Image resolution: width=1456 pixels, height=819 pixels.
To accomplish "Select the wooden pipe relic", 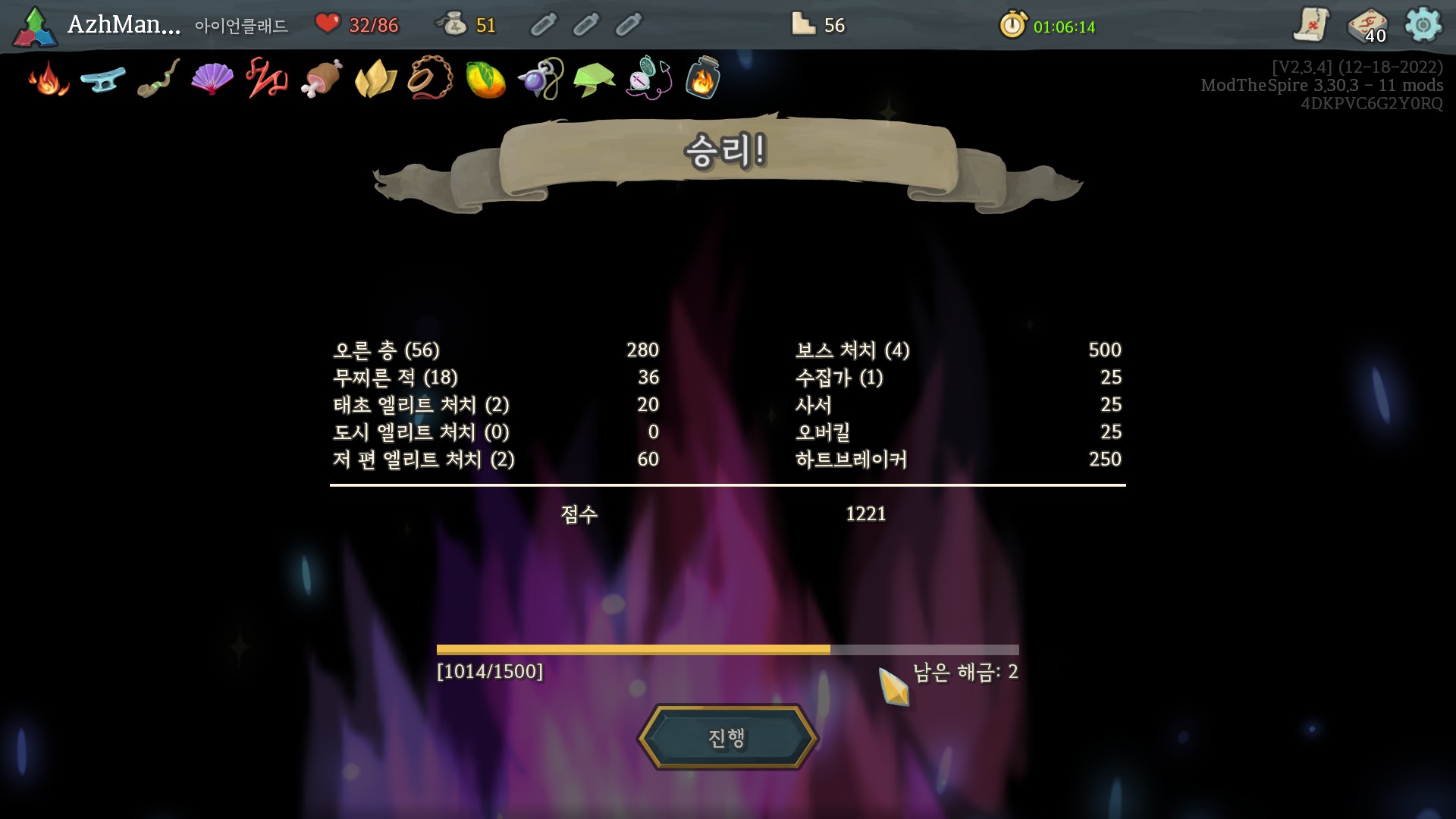I will tap(158, 79).
